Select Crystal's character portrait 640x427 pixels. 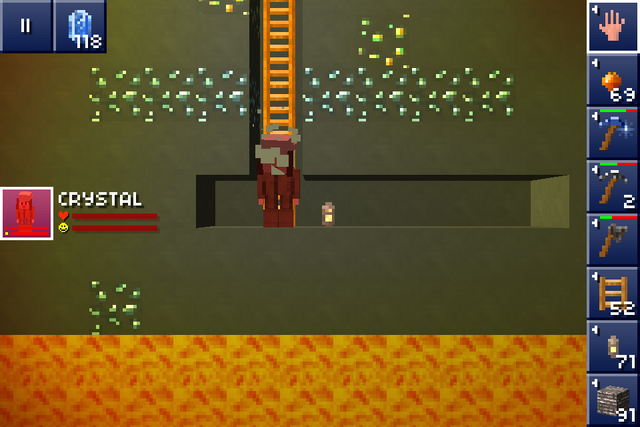click(x=26, y=214)
